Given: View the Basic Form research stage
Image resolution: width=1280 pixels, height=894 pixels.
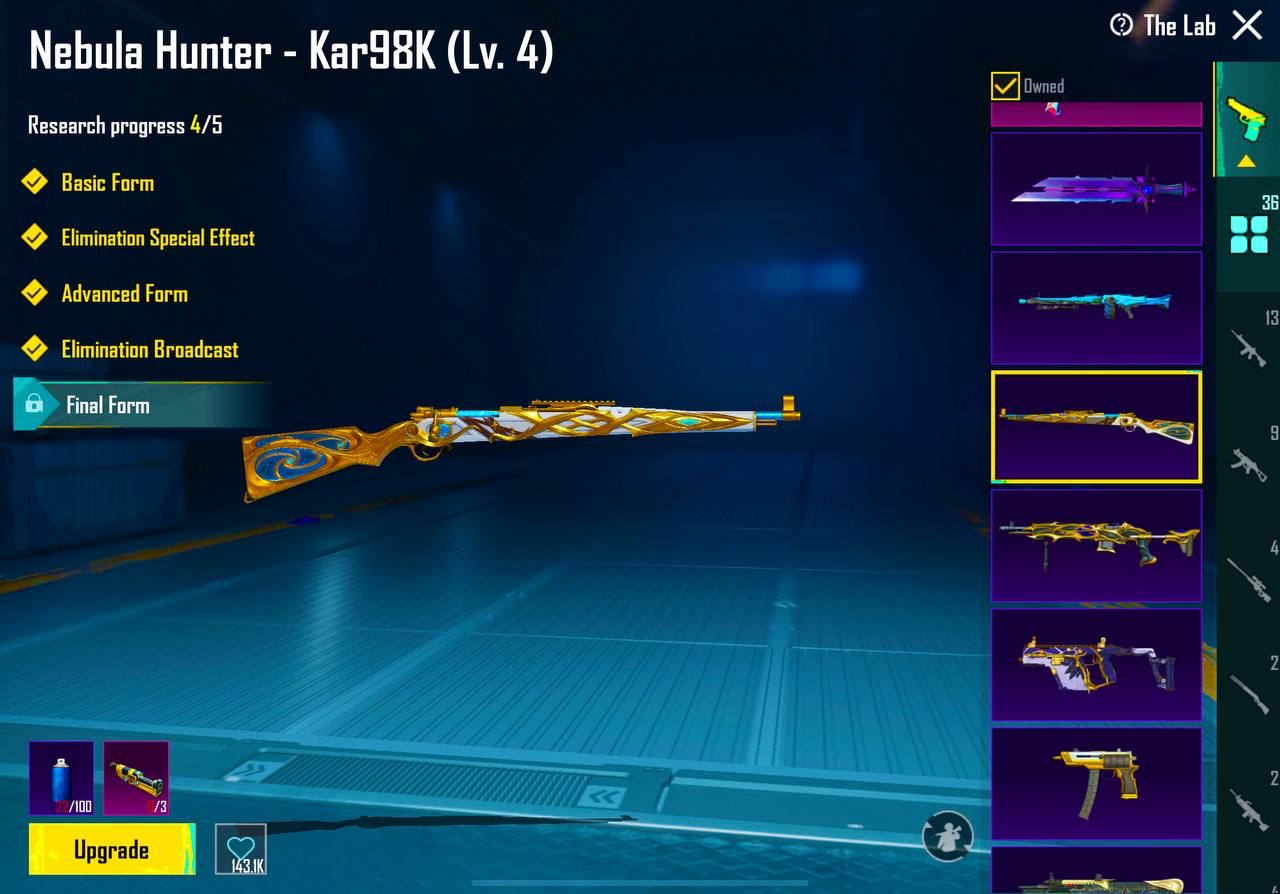Looking at the screenshot, I should pyautogui.click(x=107, y=183).
